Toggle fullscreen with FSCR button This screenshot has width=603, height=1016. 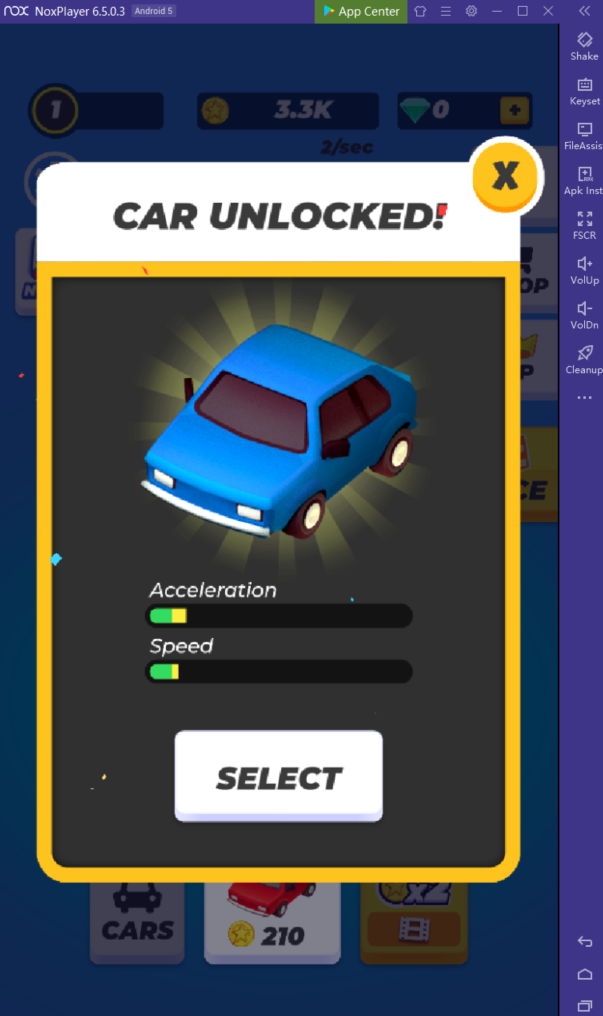click(x=584, y=225)
